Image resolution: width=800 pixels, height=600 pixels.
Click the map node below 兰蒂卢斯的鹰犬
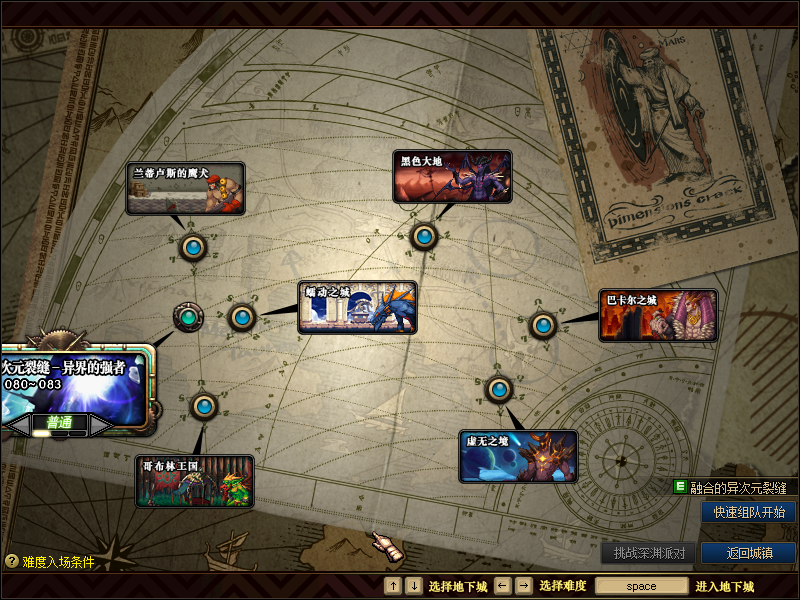pos(192,245)
